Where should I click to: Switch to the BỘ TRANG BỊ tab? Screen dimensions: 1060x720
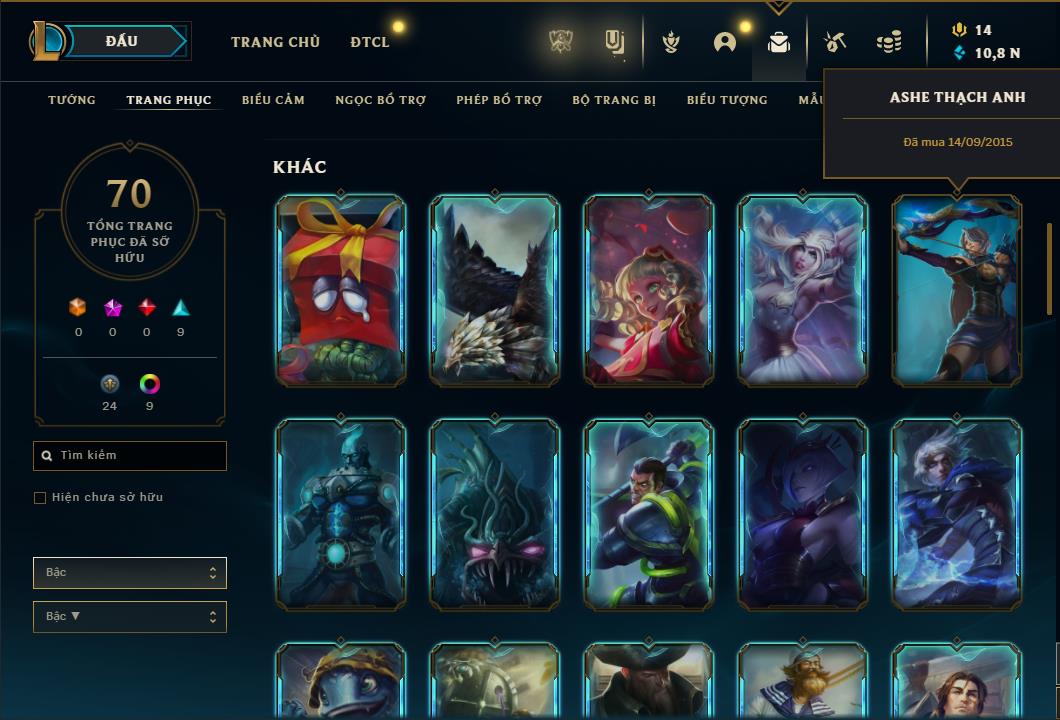tap(614, 100)
